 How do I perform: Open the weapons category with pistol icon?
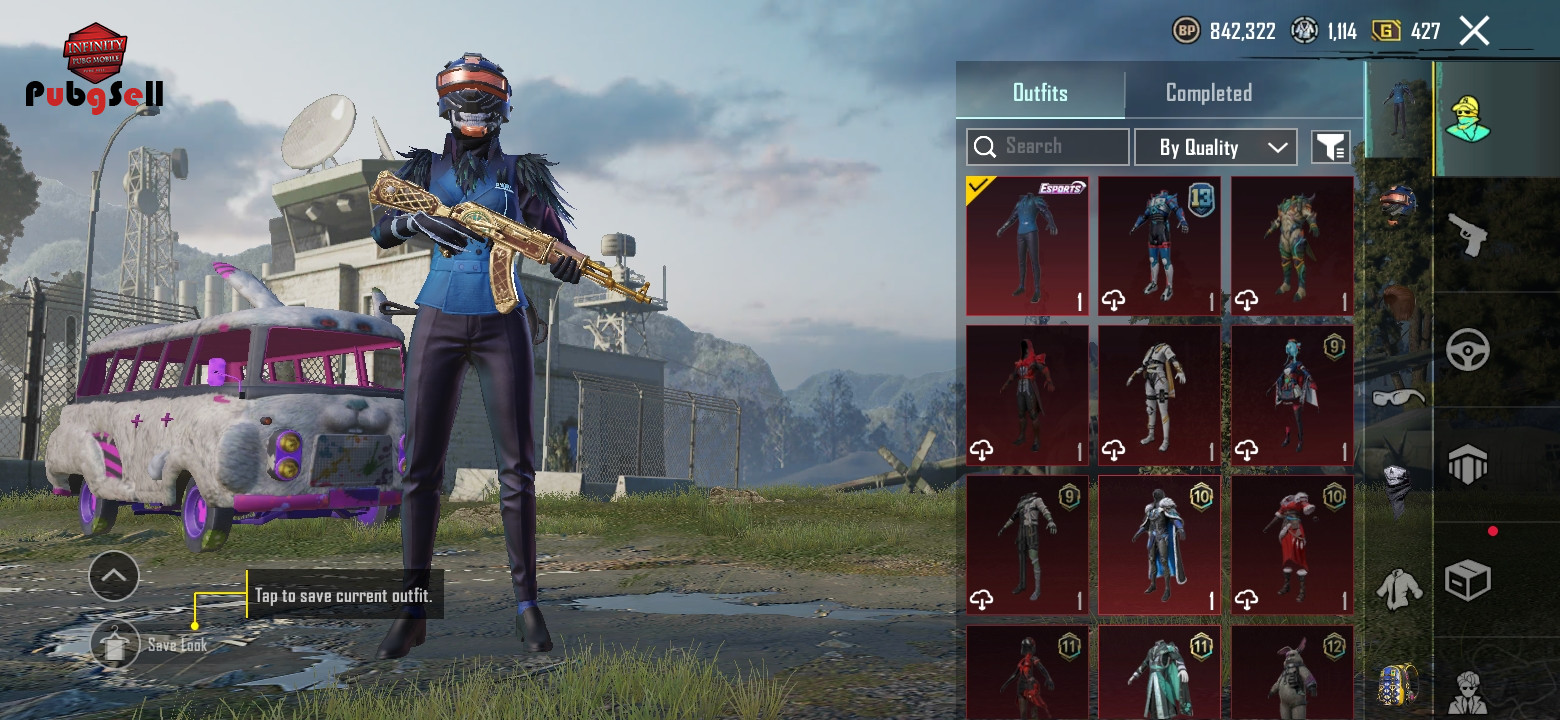coord(1468,236)
